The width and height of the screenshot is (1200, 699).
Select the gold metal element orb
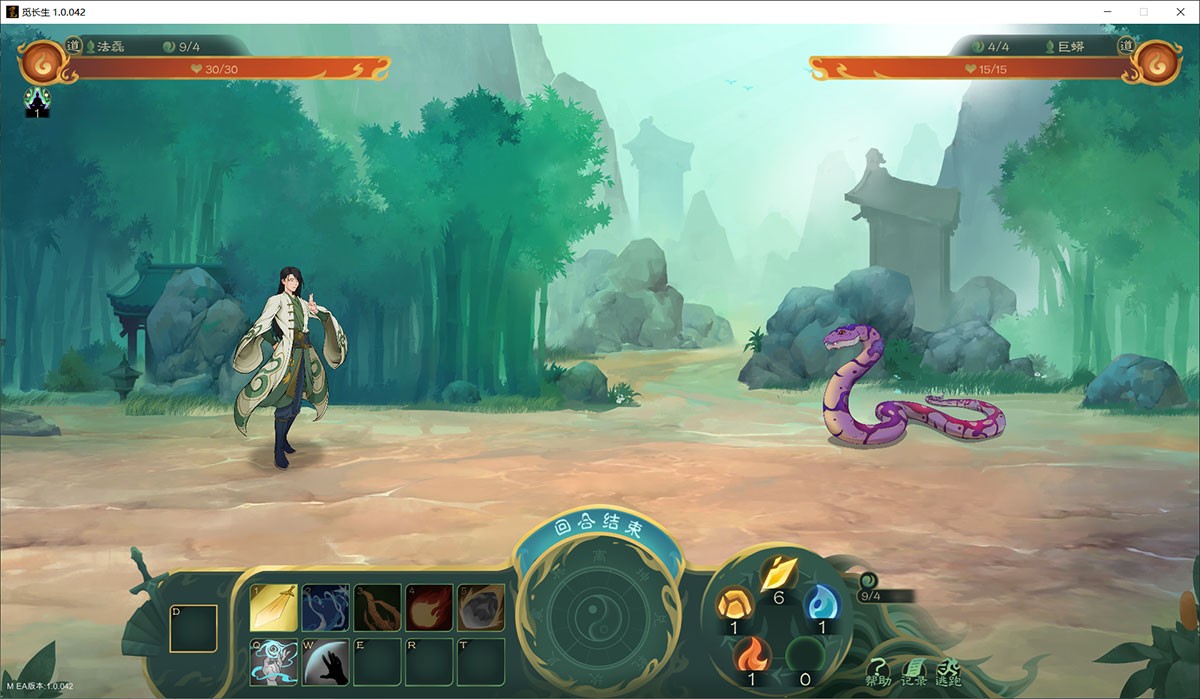pyautogui.click(x=777, y=573)
